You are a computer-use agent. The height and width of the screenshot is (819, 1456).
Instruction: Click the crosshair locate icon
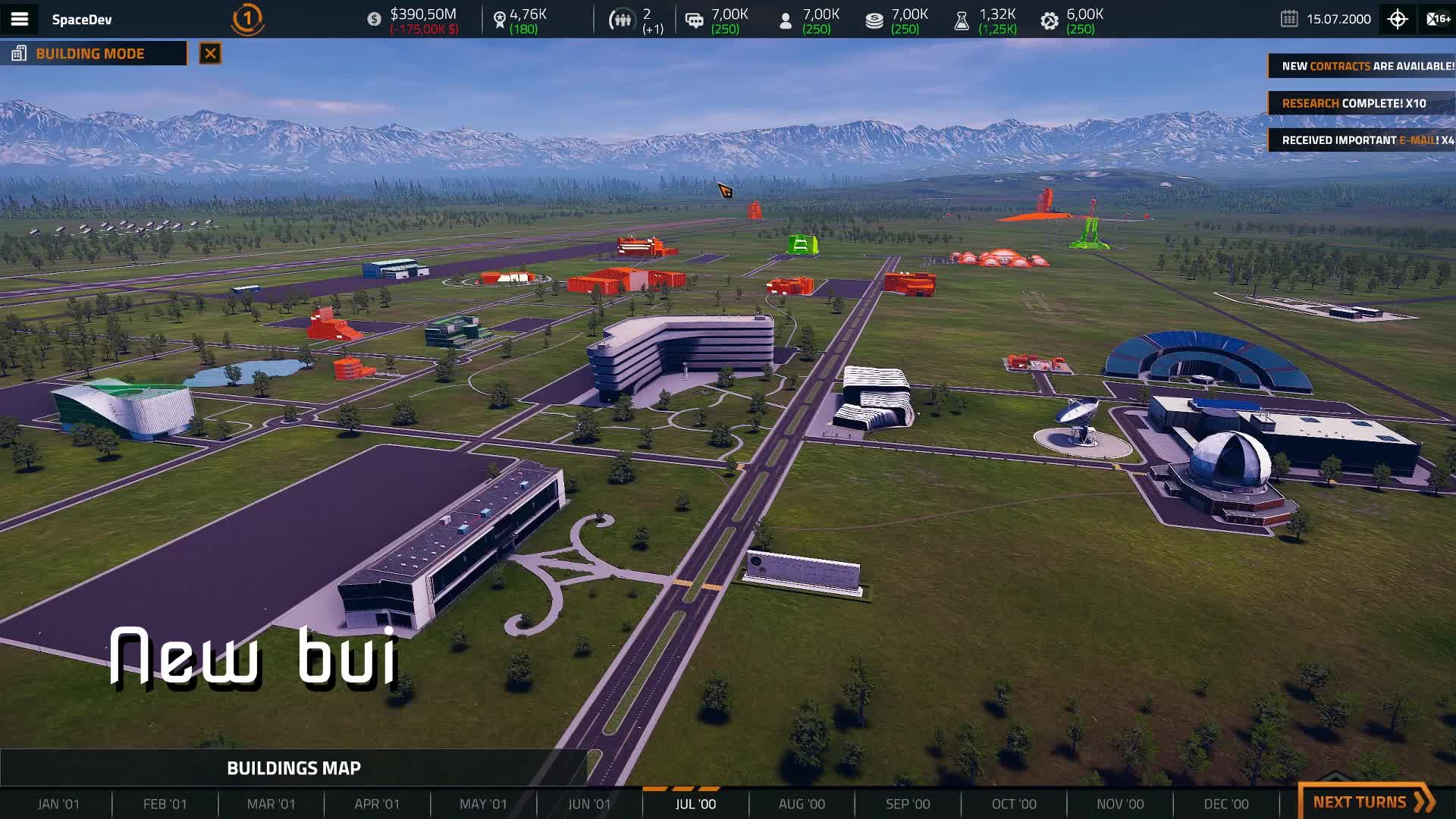(1397, 19)
